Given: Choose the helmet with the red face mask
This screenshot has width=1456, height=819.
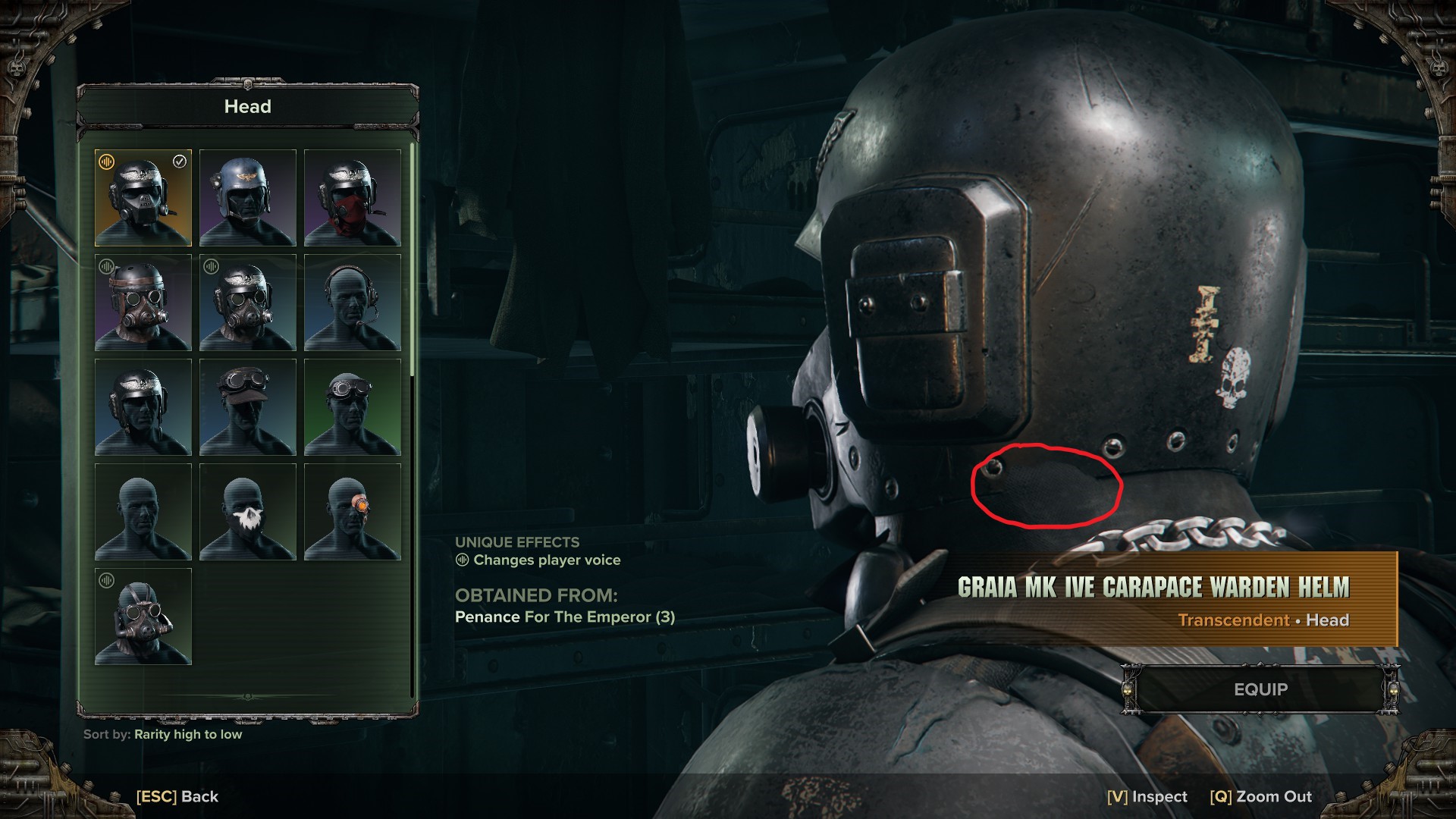Looking at the screenshot, I should (353, 198).
